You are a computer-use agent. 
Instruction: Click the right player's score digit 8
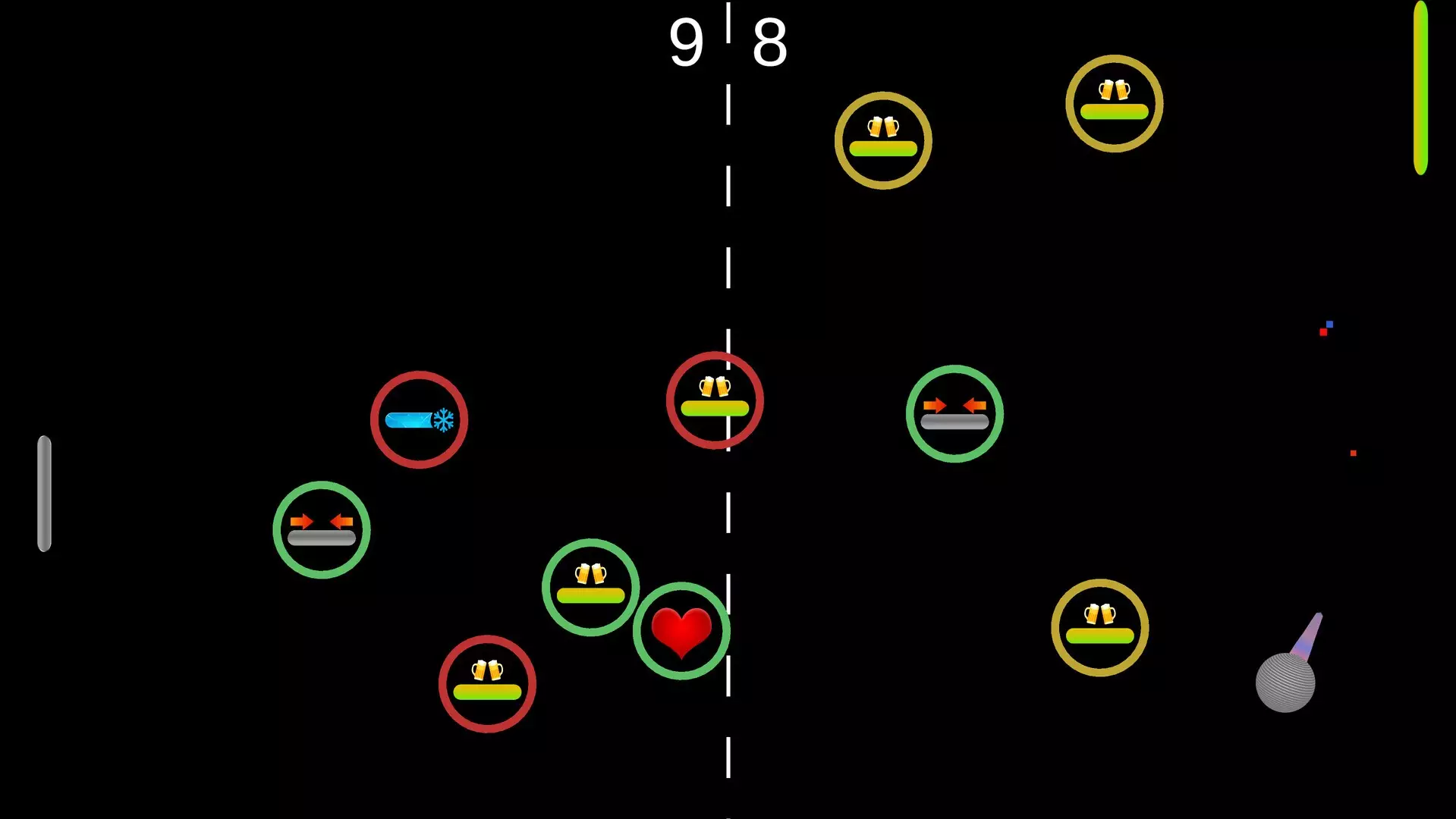pos(769,43)
